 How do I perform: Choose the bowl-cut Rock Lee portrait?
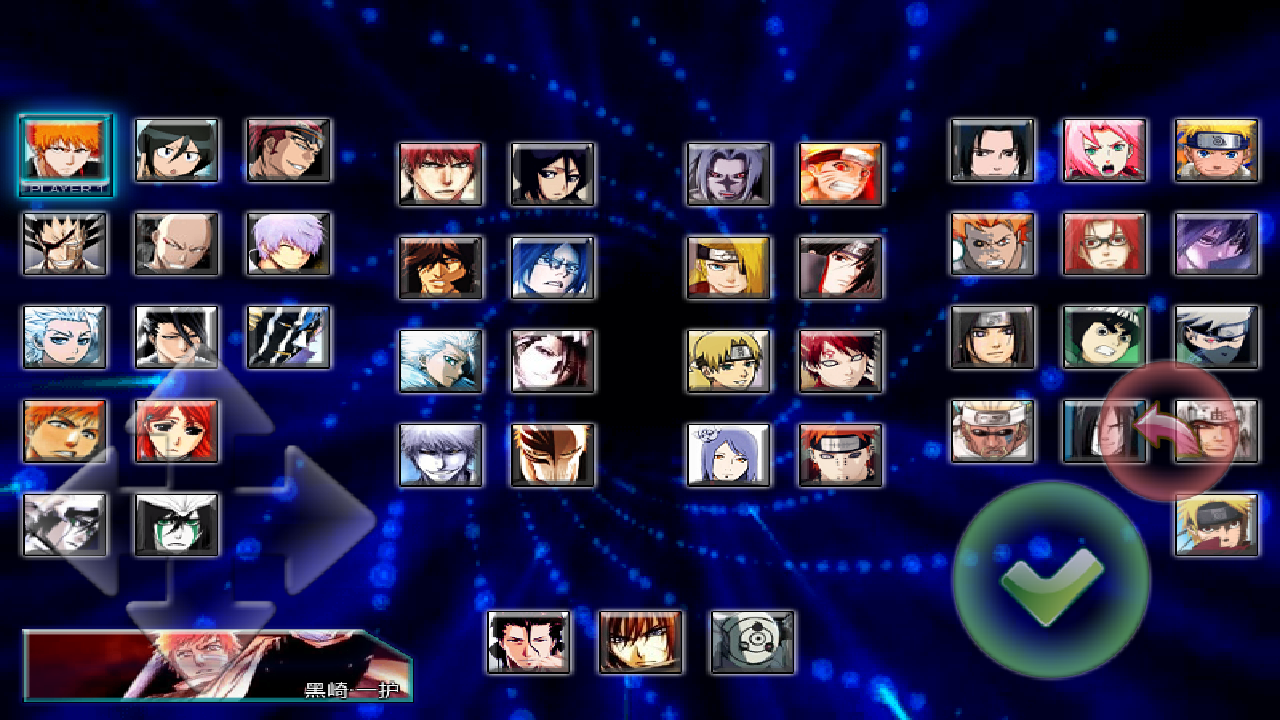pyautogui.click(x=1104, y=337)
